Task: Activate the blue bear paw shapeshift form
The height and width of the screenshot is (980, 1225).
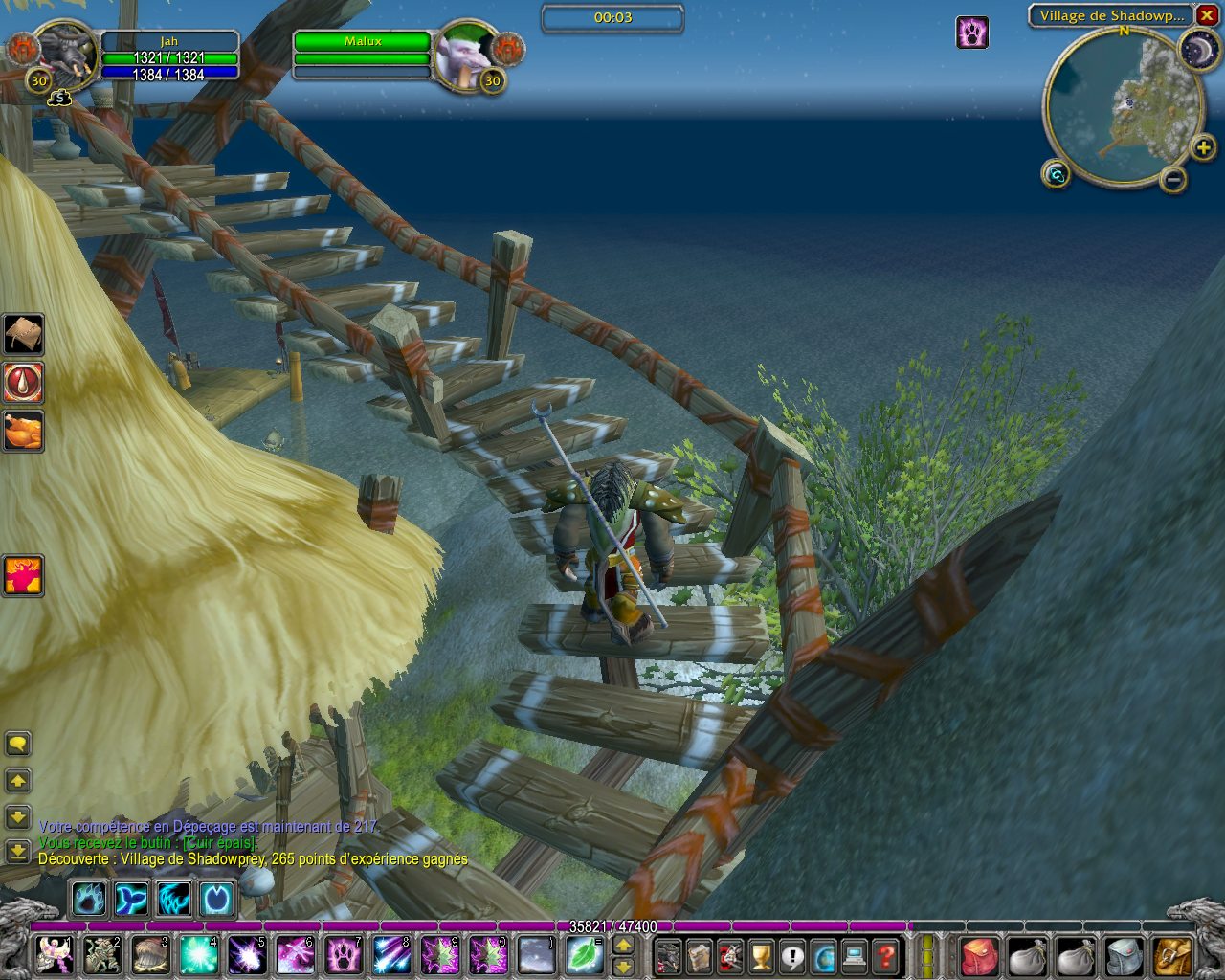Action: tap(90, 899)
